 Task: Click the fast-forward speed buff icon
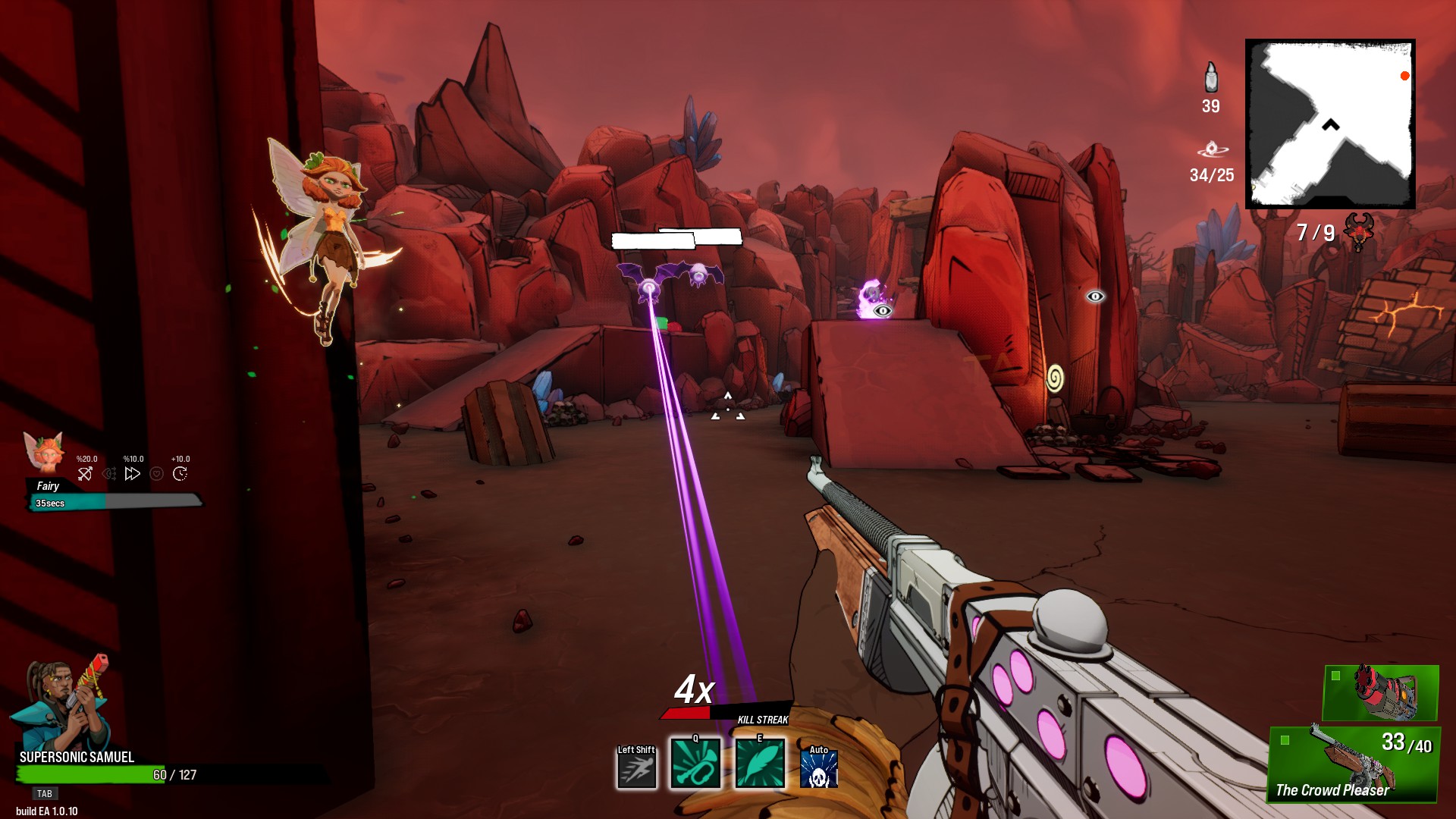pos(133,474)
